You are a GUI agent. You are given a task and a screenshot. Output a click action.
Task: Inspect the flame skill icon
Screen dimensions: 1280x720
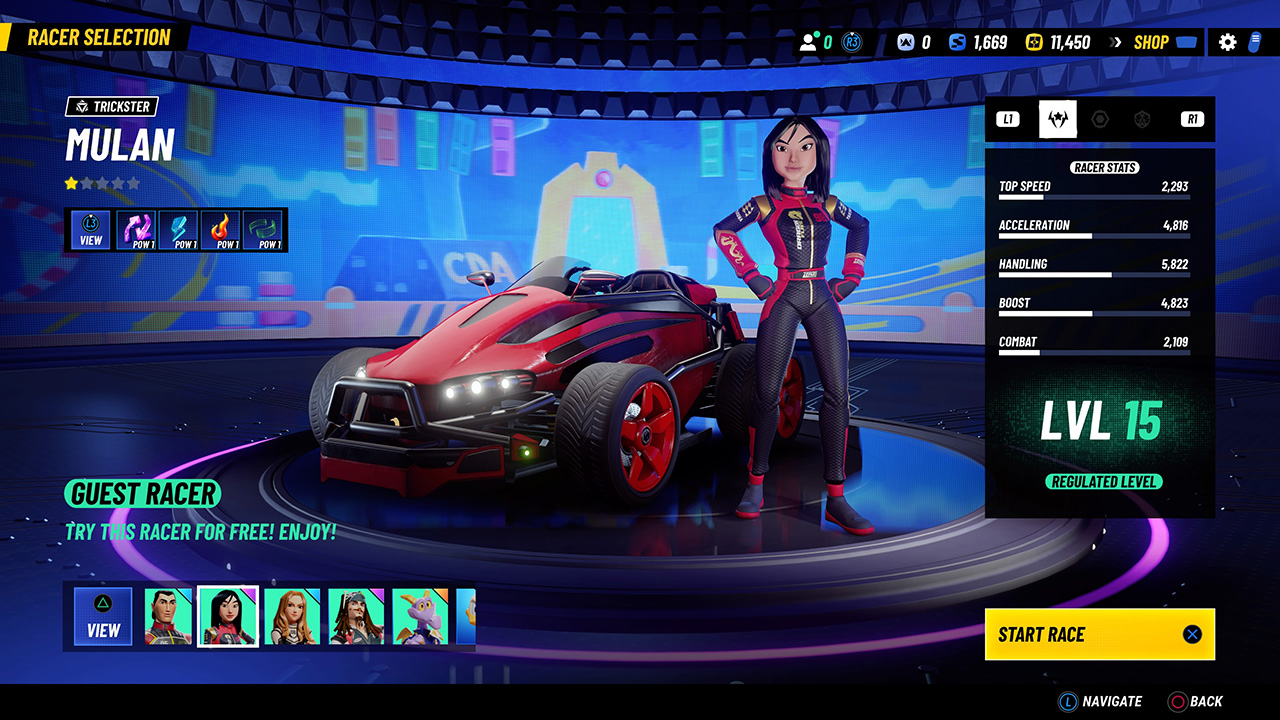click(x=222, y=229)
